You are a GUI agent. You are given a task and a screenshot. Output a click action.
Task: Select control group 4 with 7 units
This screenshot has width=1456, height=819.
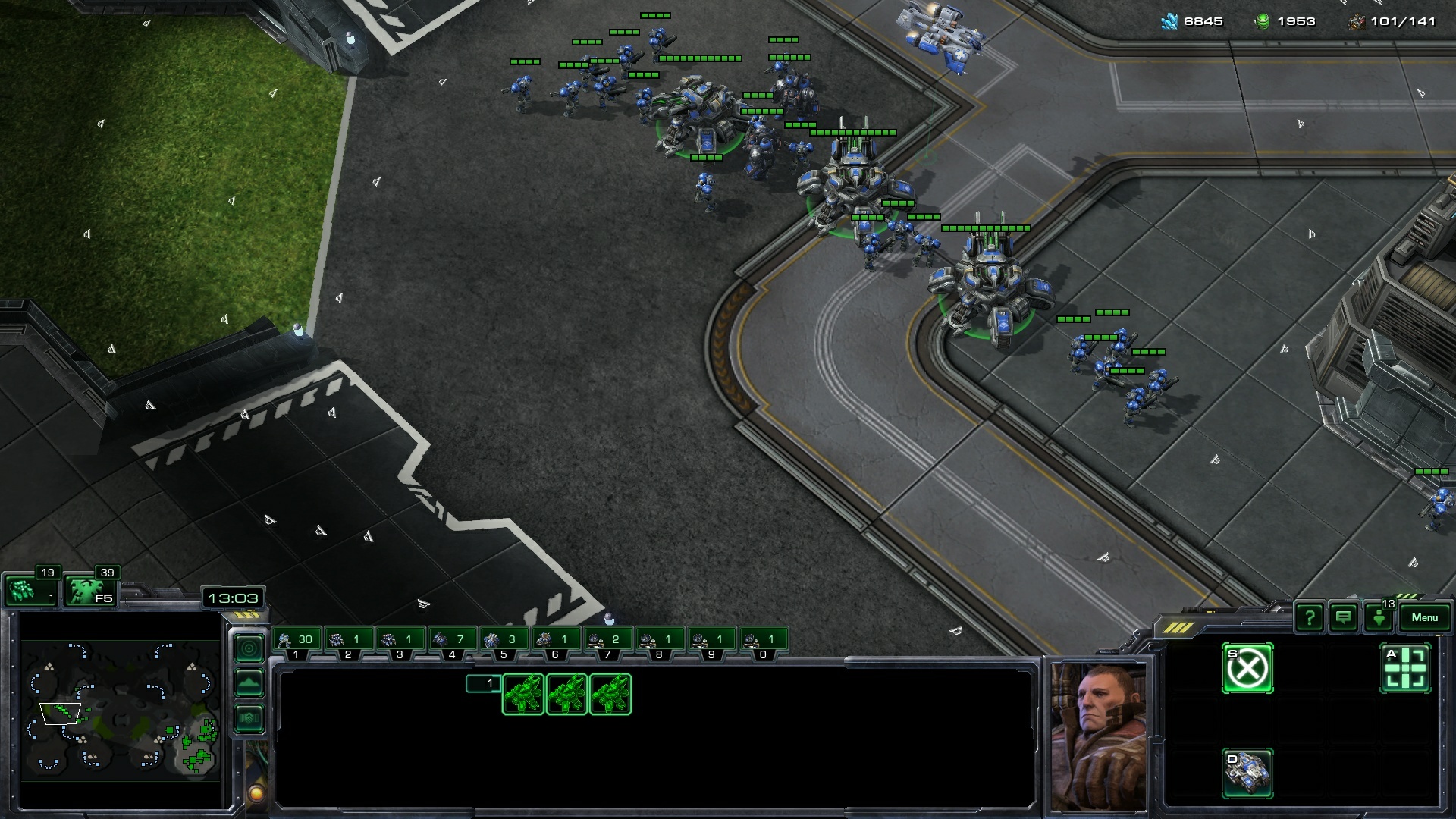(452, 642)
